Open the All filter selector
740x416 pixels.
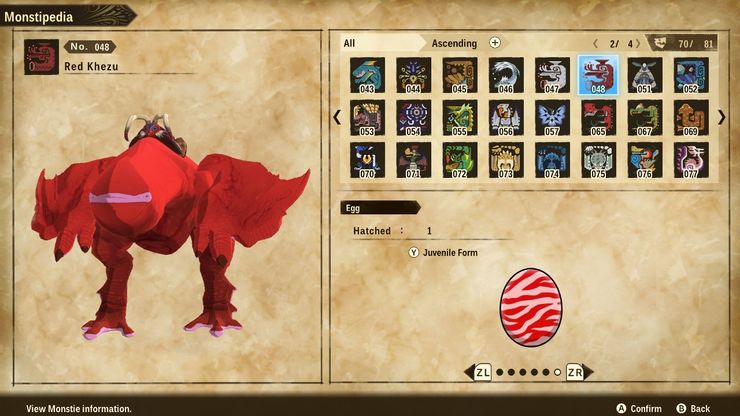(x=378, y=43)
